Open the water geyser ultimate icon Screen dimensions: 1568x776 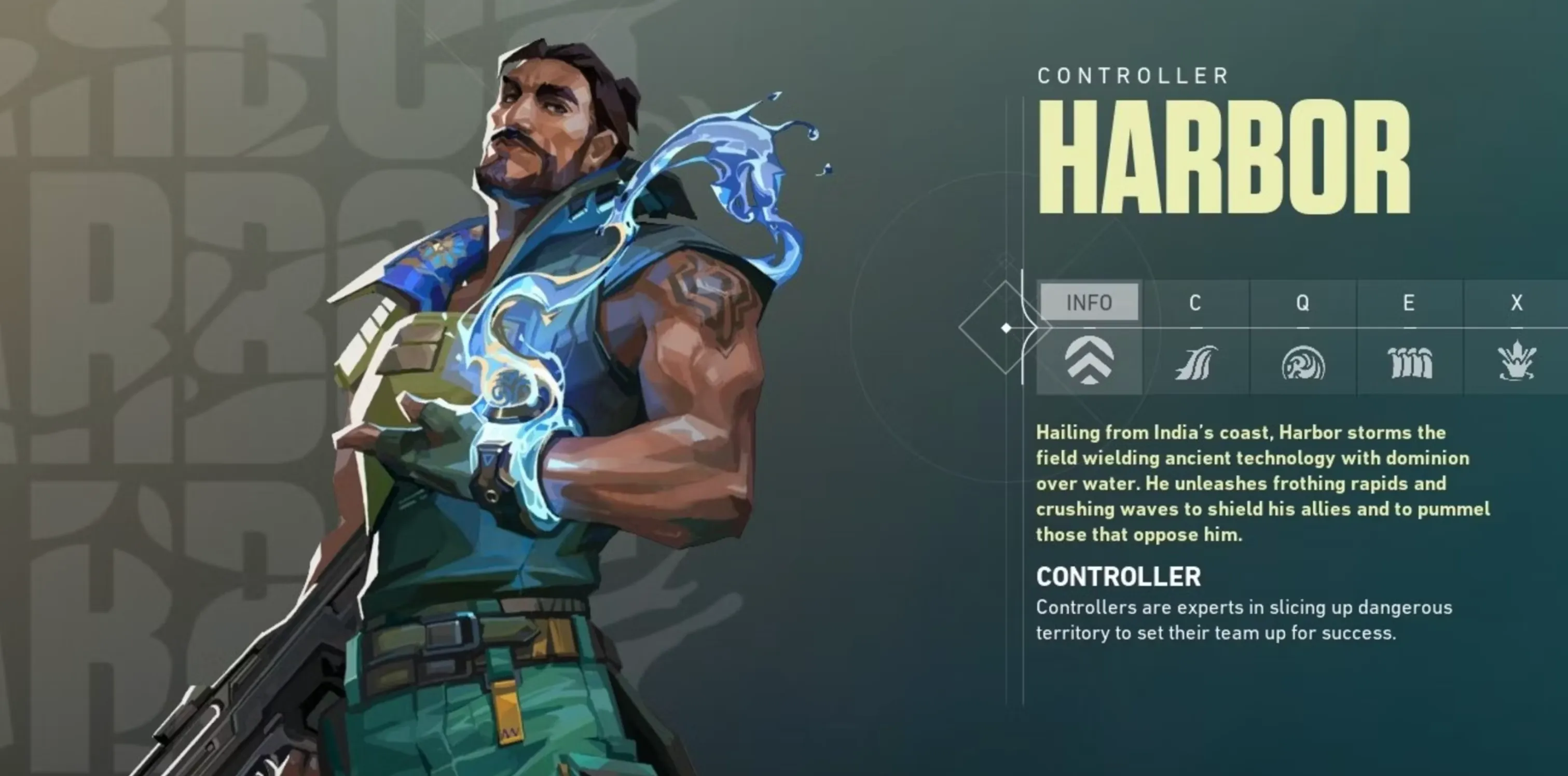(1516, 362)
